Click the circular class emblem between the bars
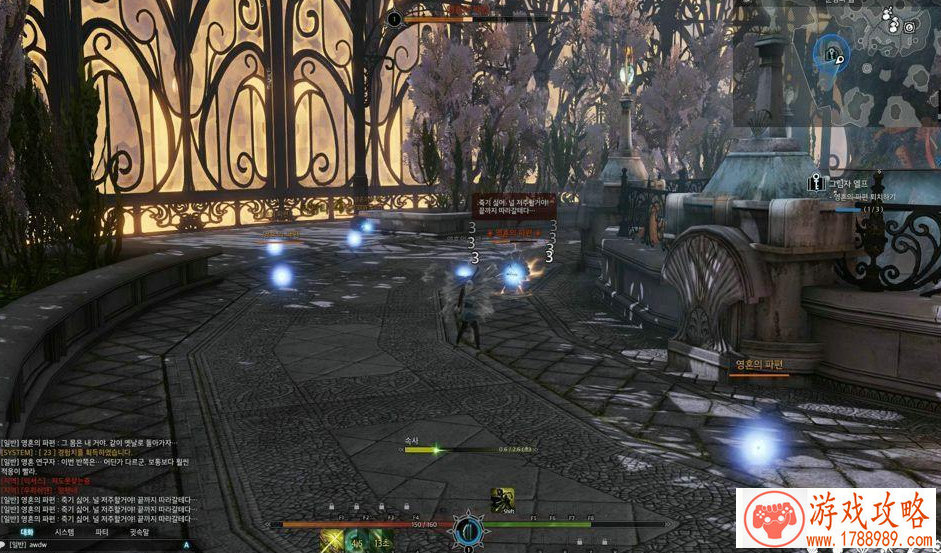941x553 pixels. [467, 527]
